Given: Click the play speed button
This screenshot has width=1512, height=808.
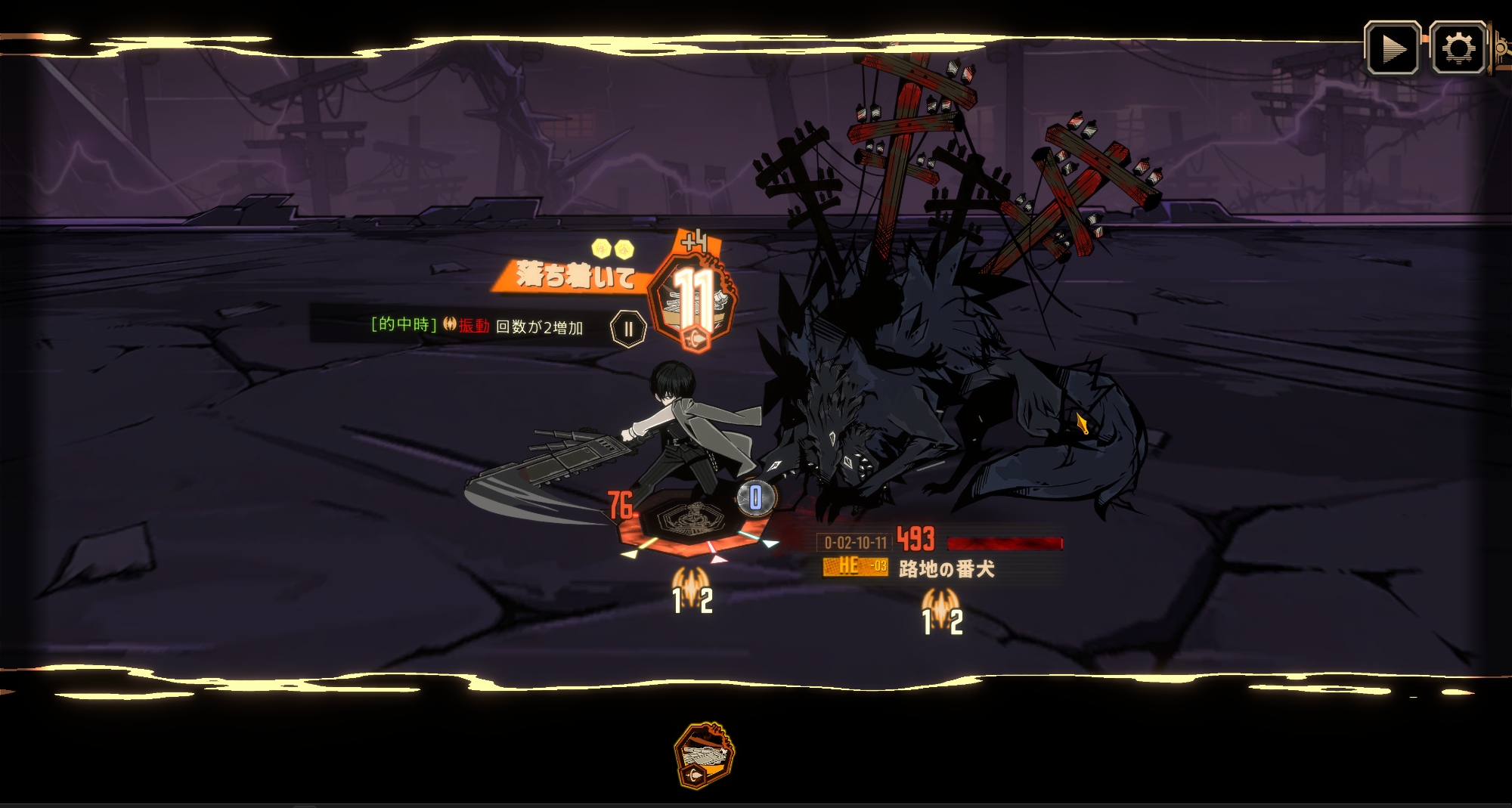Looking at the screenshot, I should coord(1392,49).
